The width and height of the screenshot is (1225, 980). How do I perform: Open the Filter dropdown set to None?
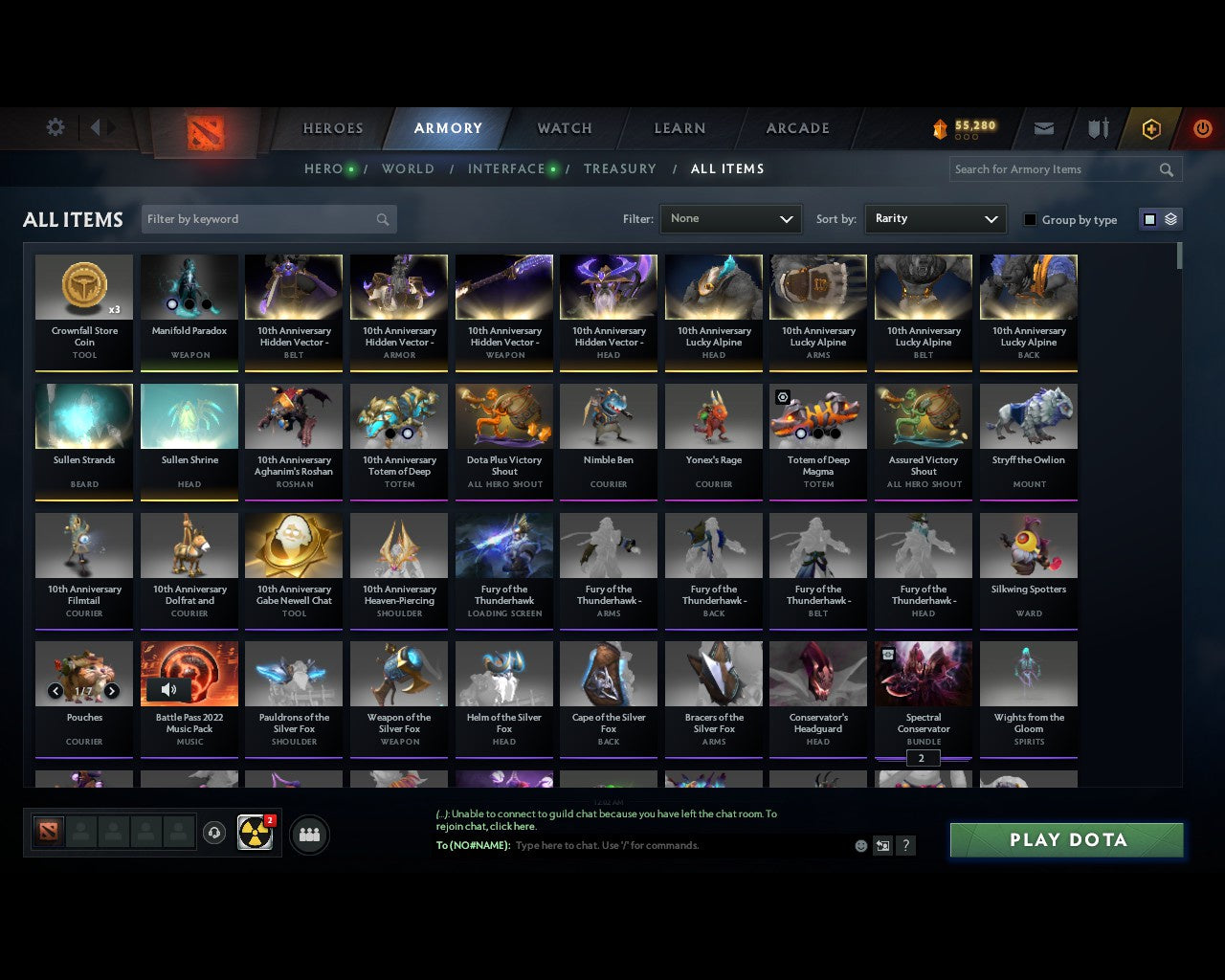pos(730,218)
